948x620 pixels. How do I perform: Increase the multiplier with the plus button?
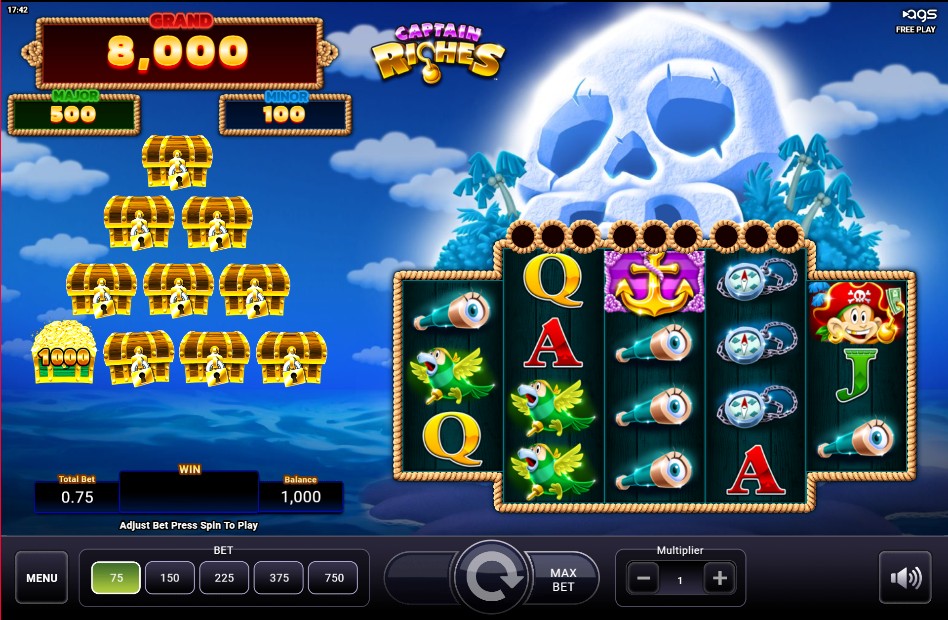pyautogui.click(x=718, y=578)
